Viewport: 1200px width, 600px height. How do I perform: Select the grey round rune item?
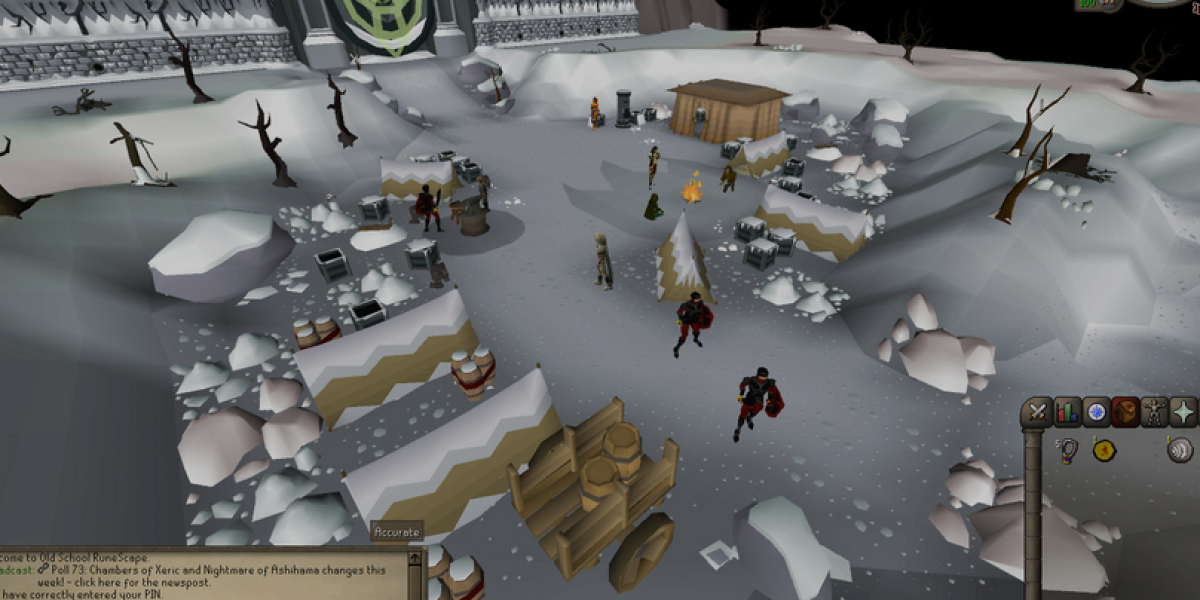click(1180, 450)
